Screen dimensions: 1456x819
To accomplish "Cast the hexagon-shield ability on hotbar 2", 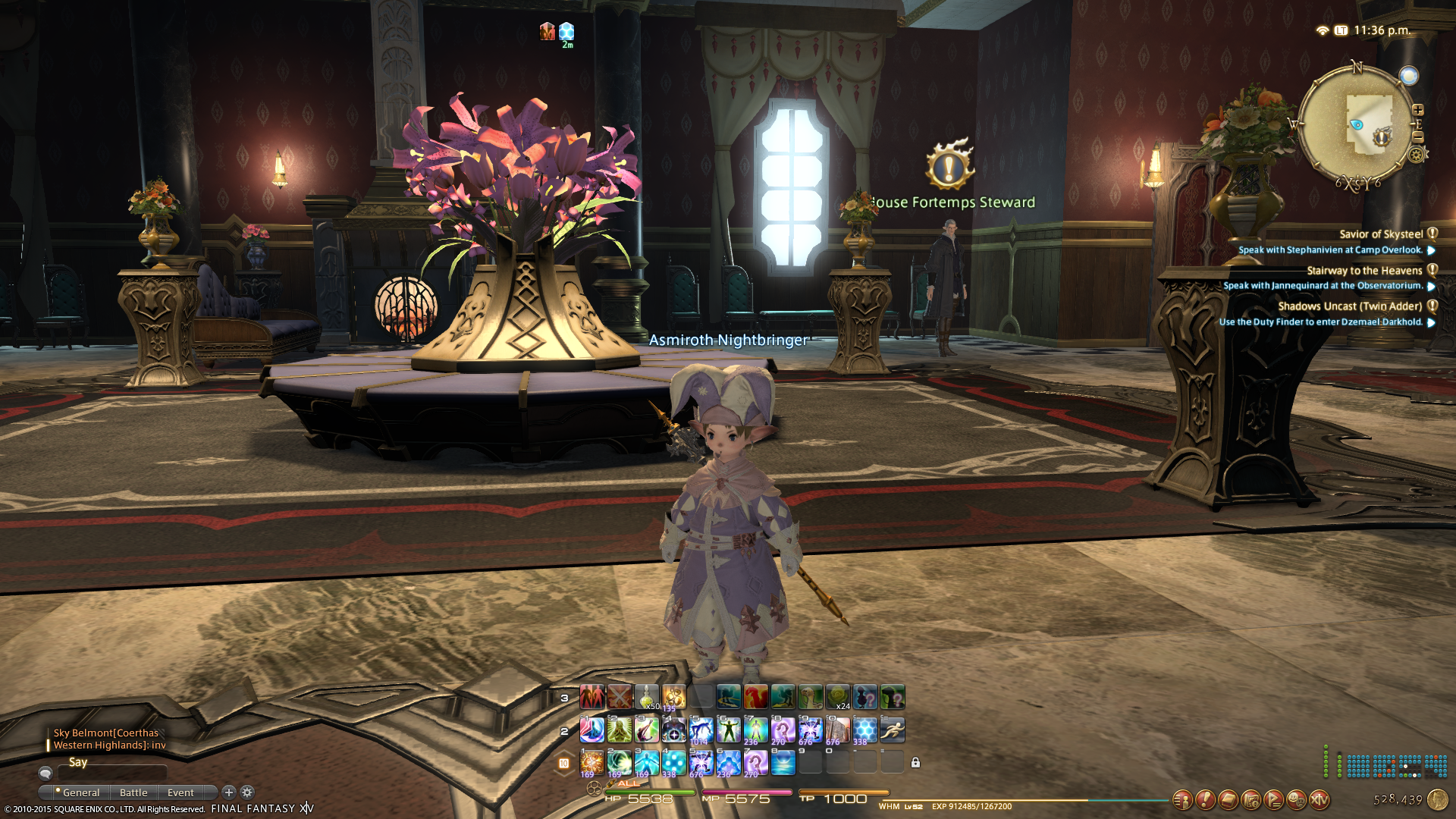I will [865, 730].
